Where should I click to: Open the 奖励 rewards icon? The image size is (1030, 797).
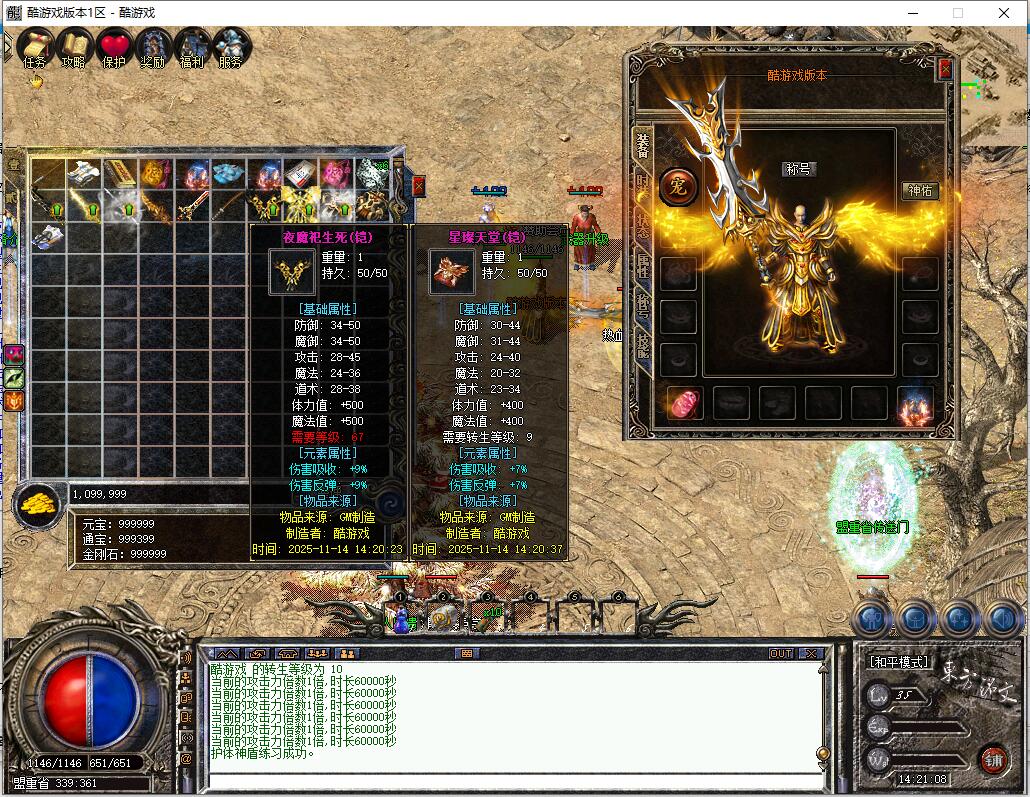coord(153,46)
